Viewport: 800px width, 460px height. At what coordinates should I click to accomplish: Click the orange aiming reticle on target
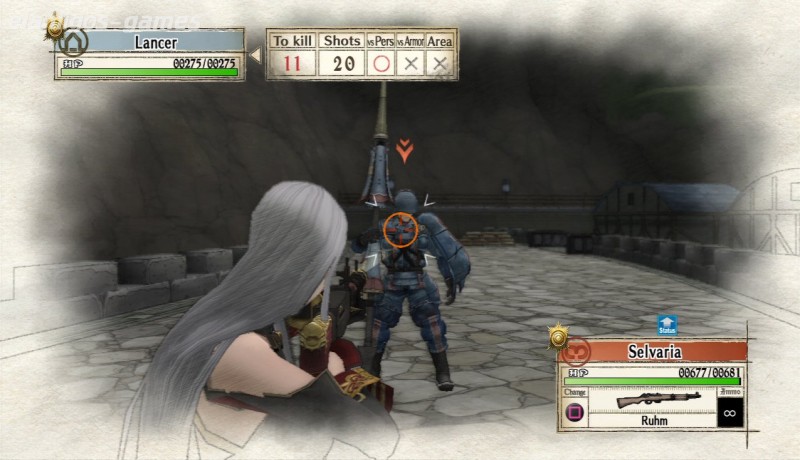click(x=400, y=228)
